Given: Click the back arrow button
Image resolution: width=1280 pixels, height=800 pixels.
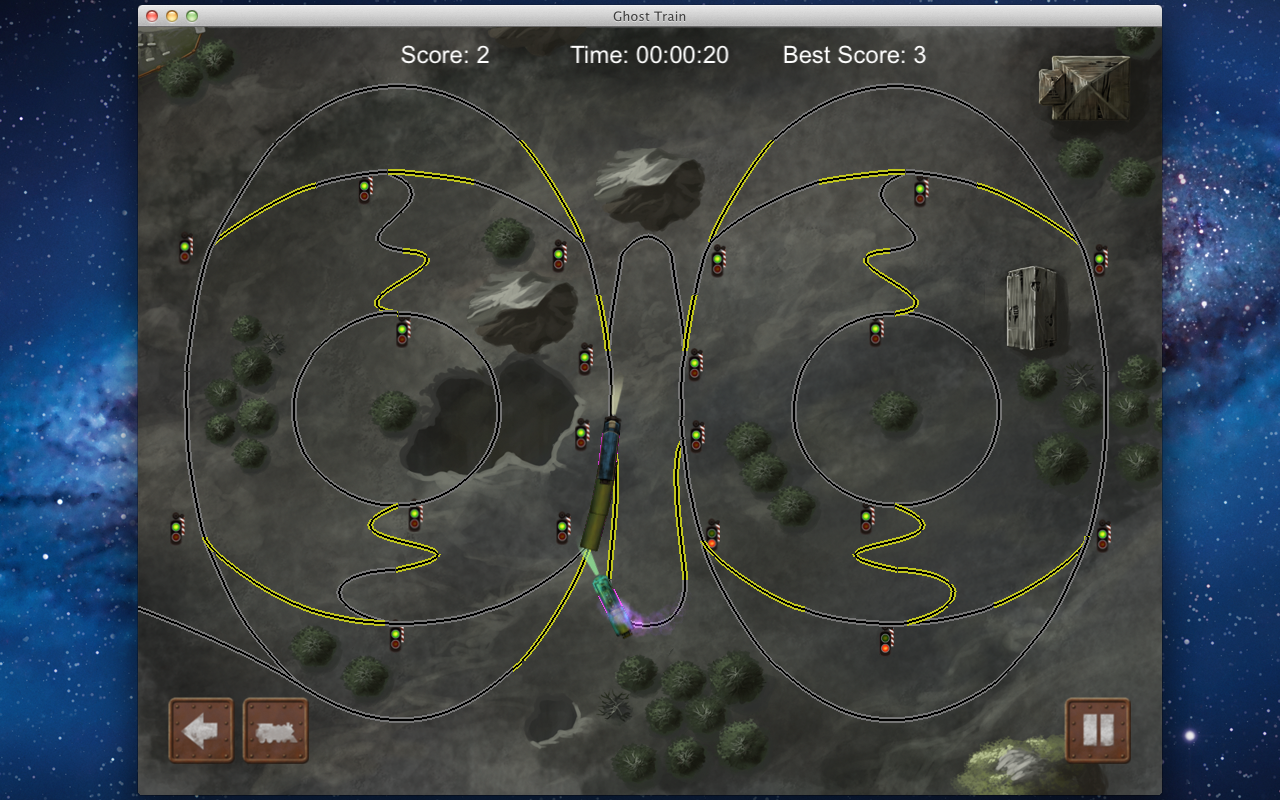Looking at the screenshot, I should 201,731.
